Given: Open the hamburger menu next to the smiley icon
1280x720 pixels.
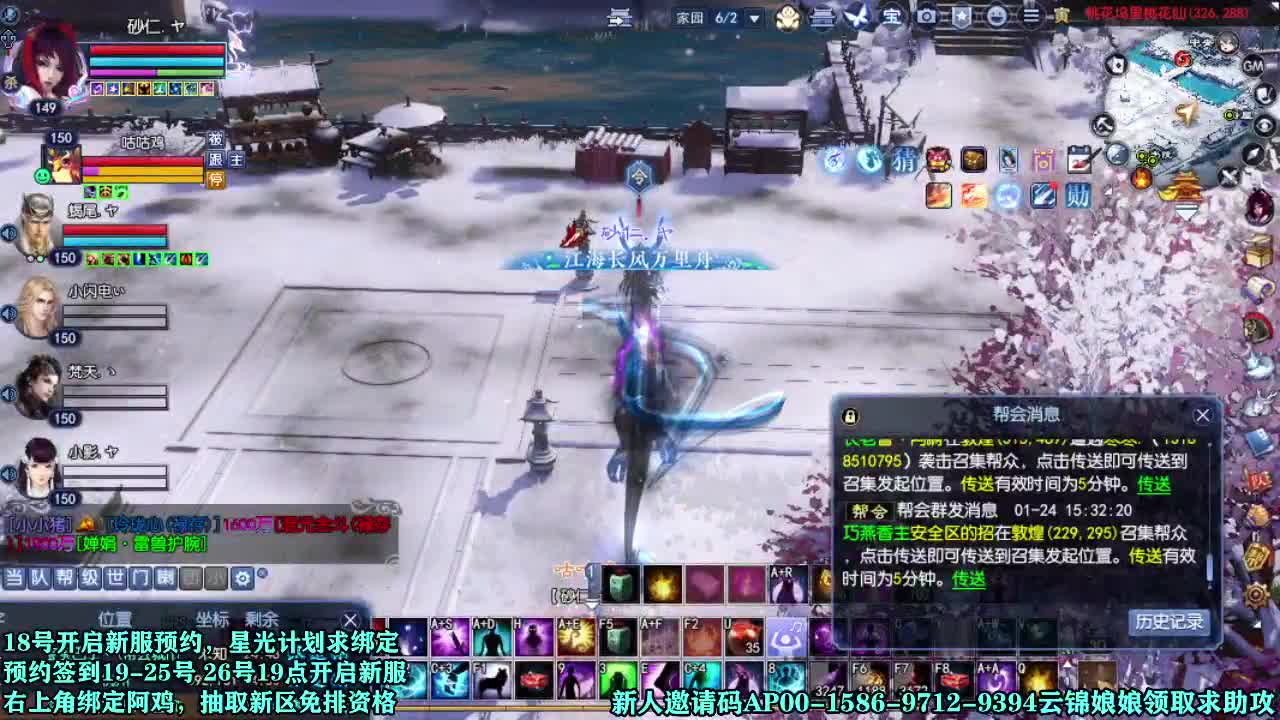Looking at the screenshot, I should [x=1031, y=17].
